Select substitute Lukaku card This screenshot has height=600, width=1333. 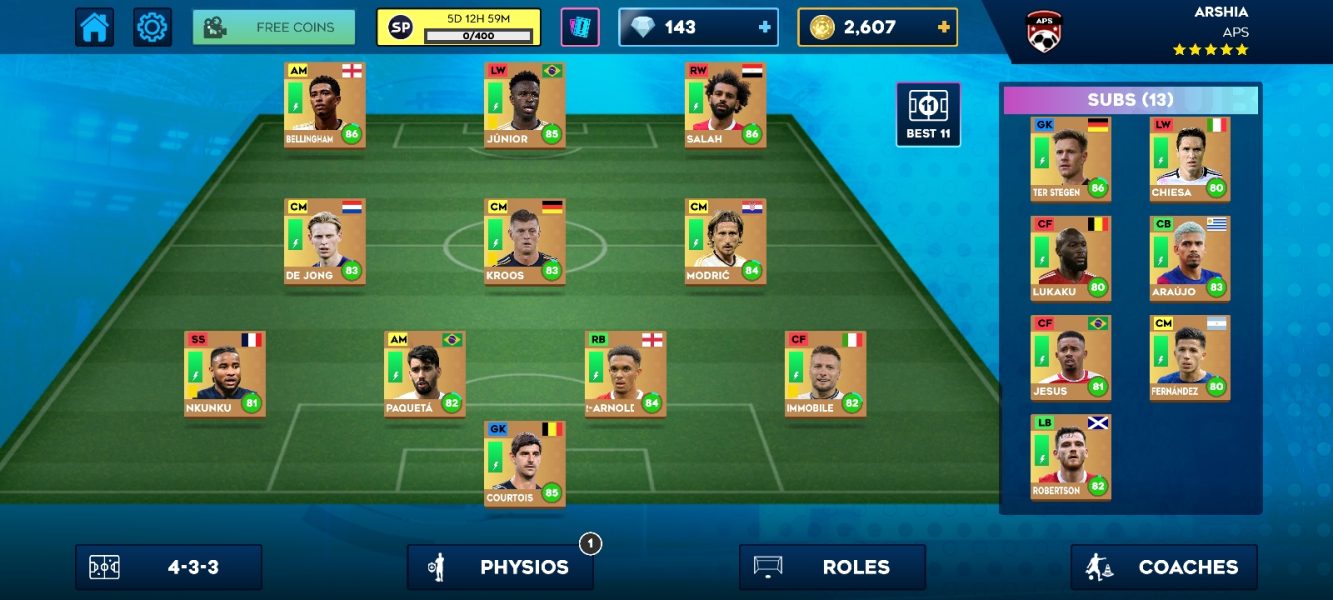pos(1070,258)
